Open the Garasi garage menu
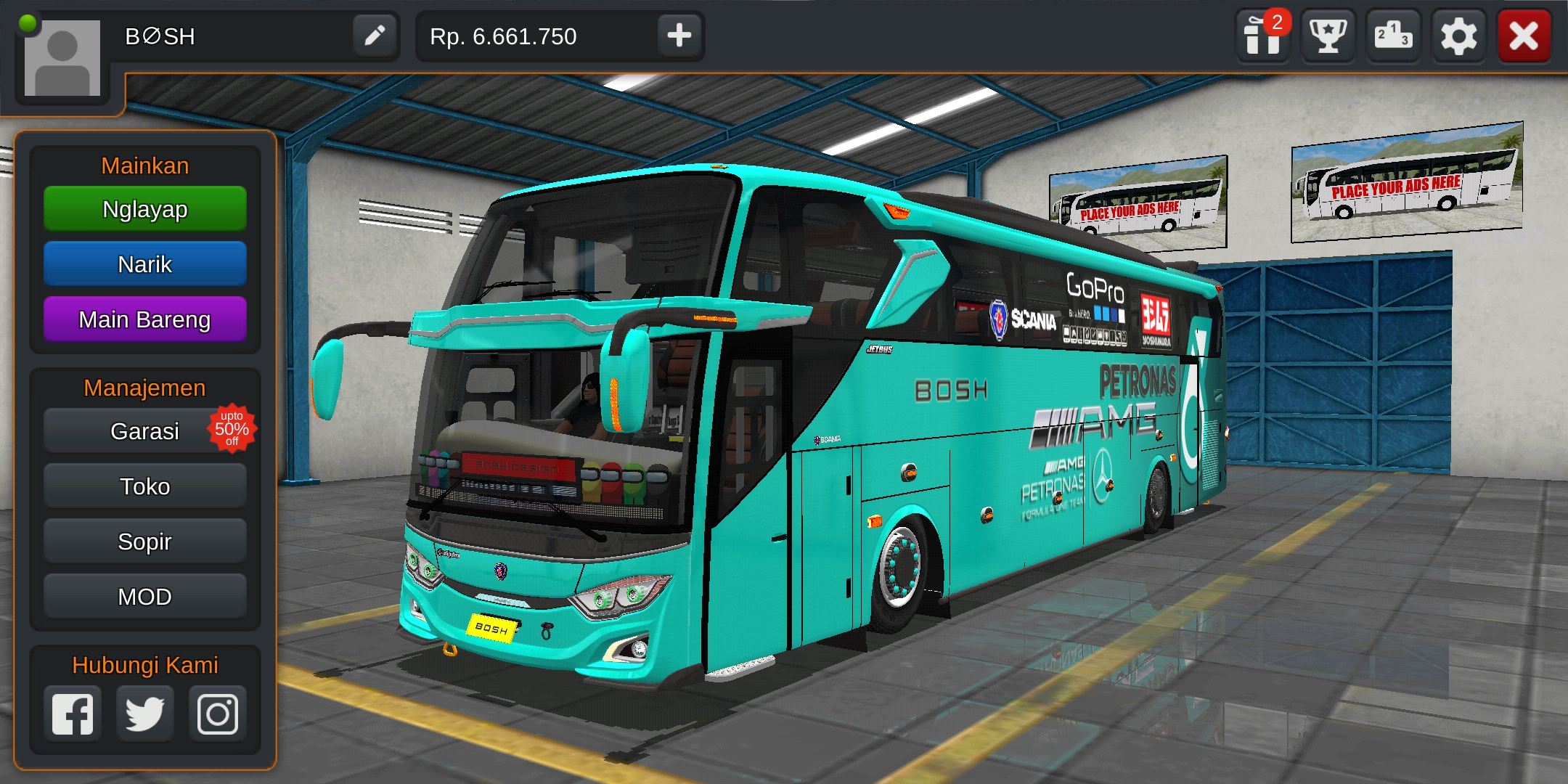The image size is (1568, 784). tap(144, 430)
